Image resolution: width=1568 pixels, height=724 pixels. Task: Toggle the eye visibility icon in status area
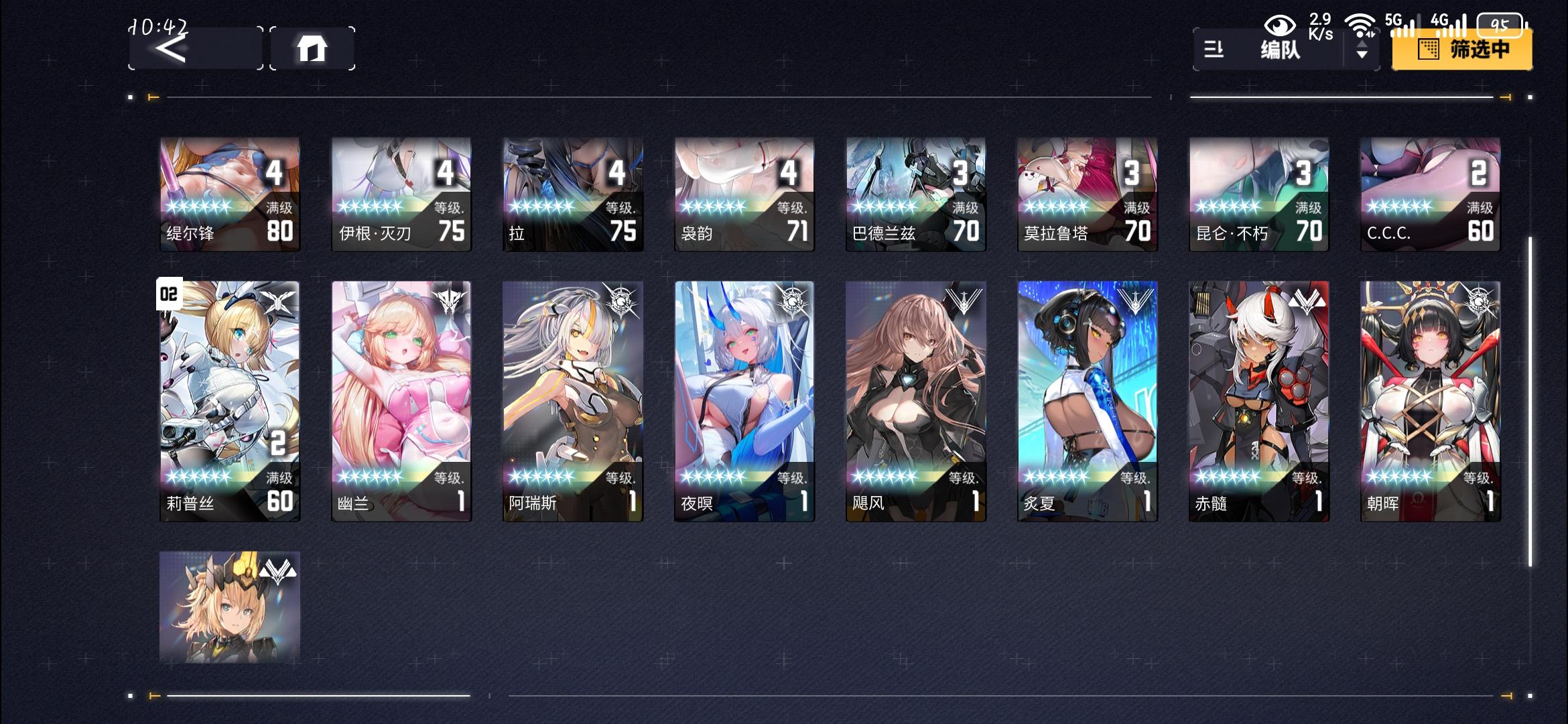(x=1281, y=24)
